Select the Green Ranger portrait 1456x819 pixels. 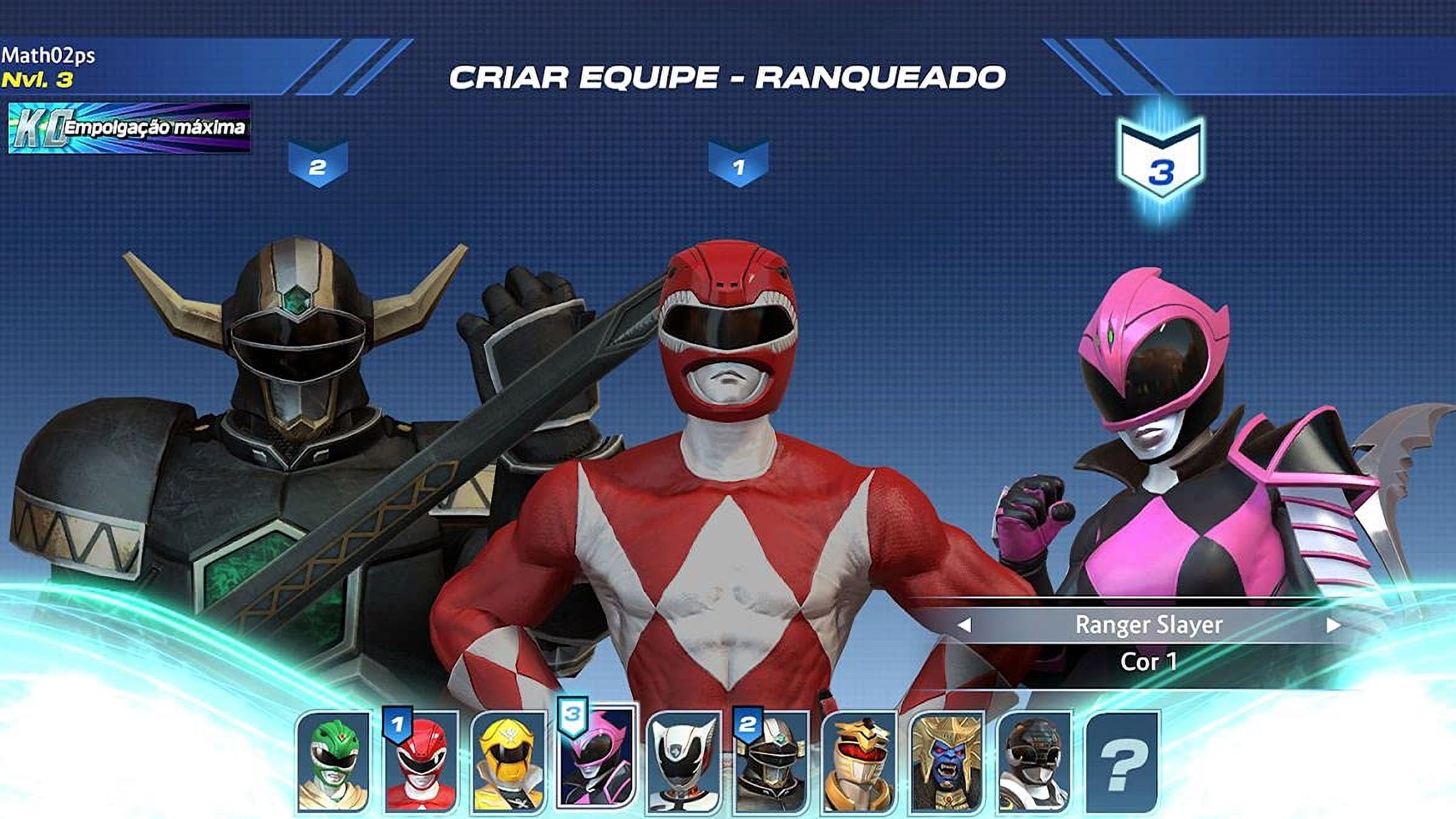coord(333,762)
